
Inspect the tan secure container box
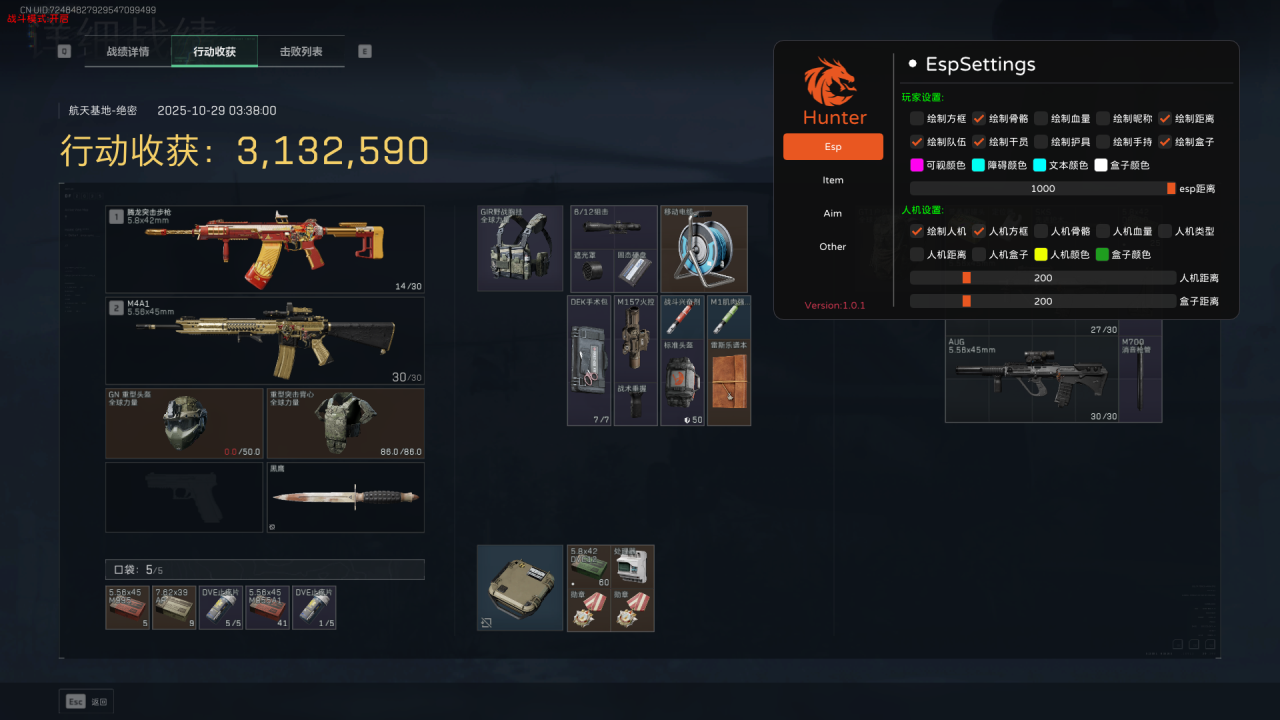(520, 588)
